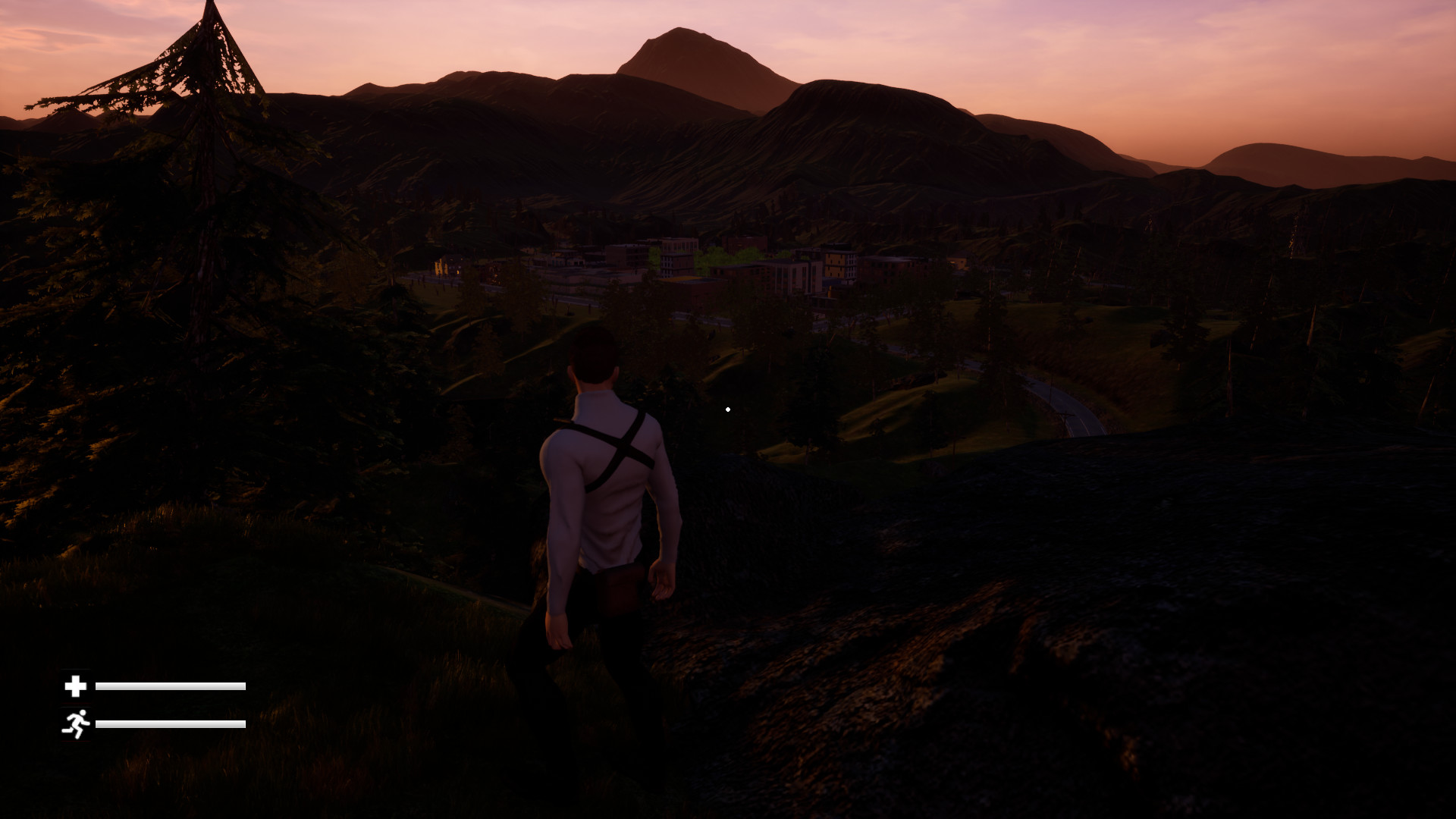The height and width of the screenshot is (819, 1456).
Task: Click the stamina bar next to the runner
Action: [171, 723]
